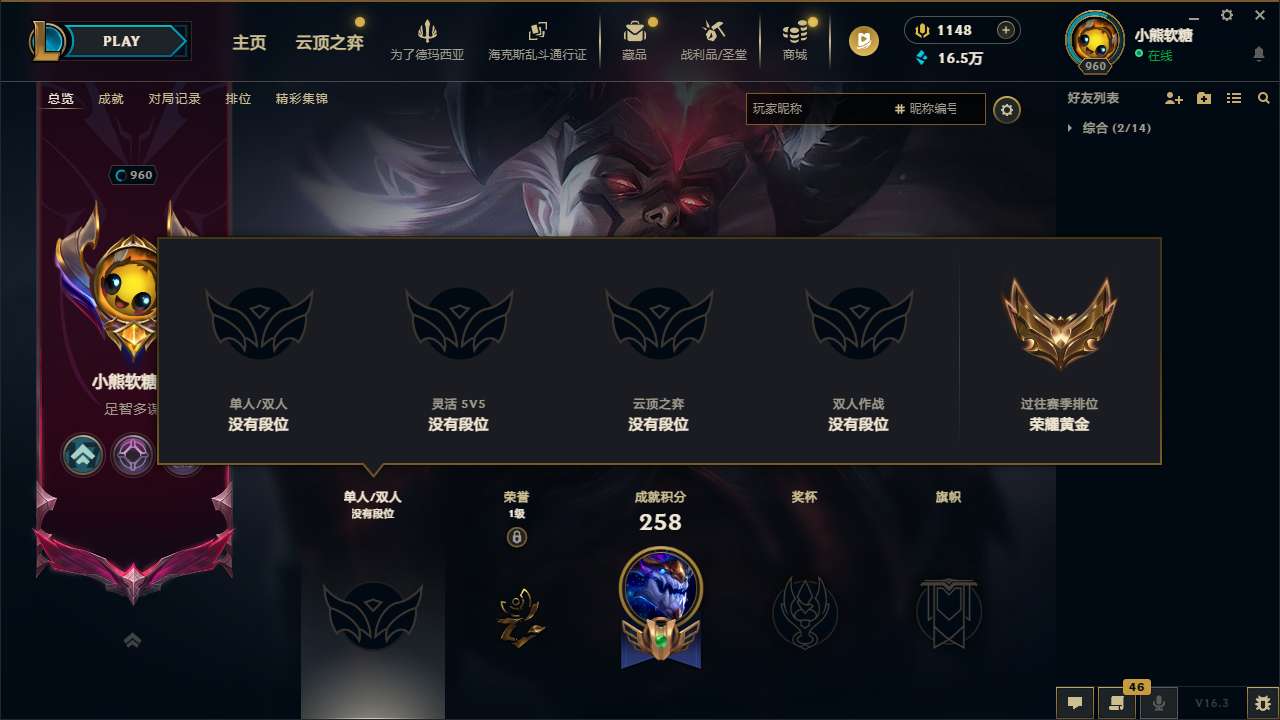Open the nickname search filter gear
The image size is (1280, 720).
click(1007, 109)
